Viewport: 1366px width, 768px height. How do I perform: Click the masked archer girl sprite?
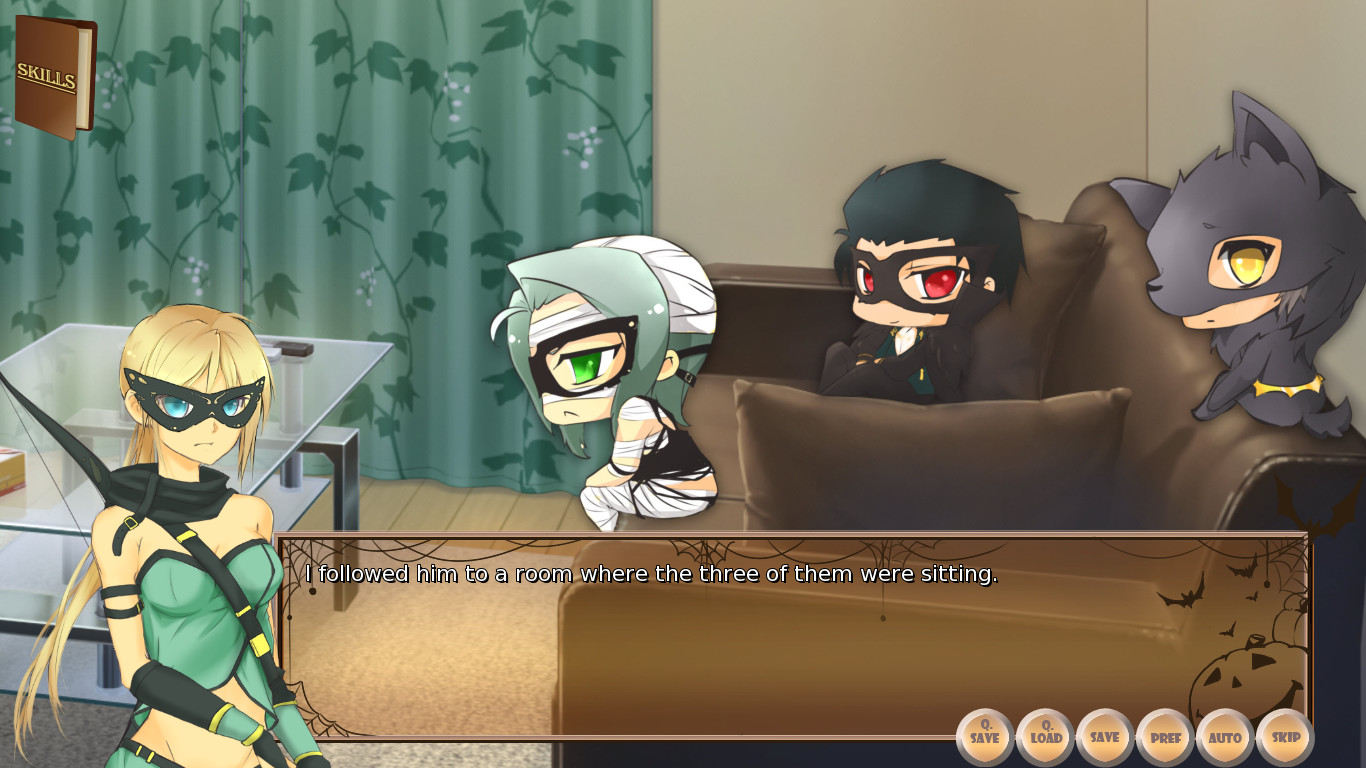(190, 480)
